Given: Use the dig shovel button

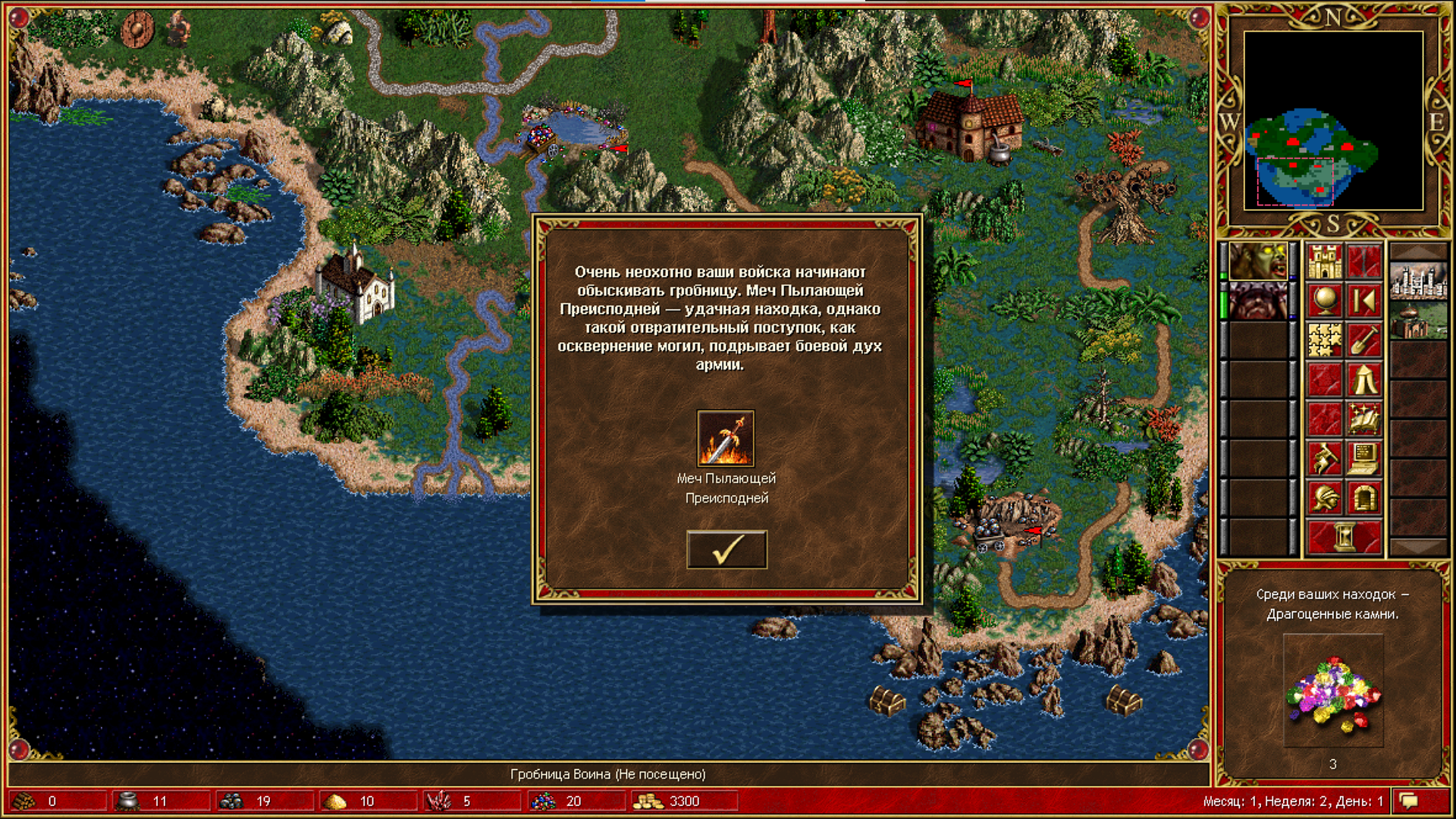Looking at the screenshot, I should (x=1363, y=340).
